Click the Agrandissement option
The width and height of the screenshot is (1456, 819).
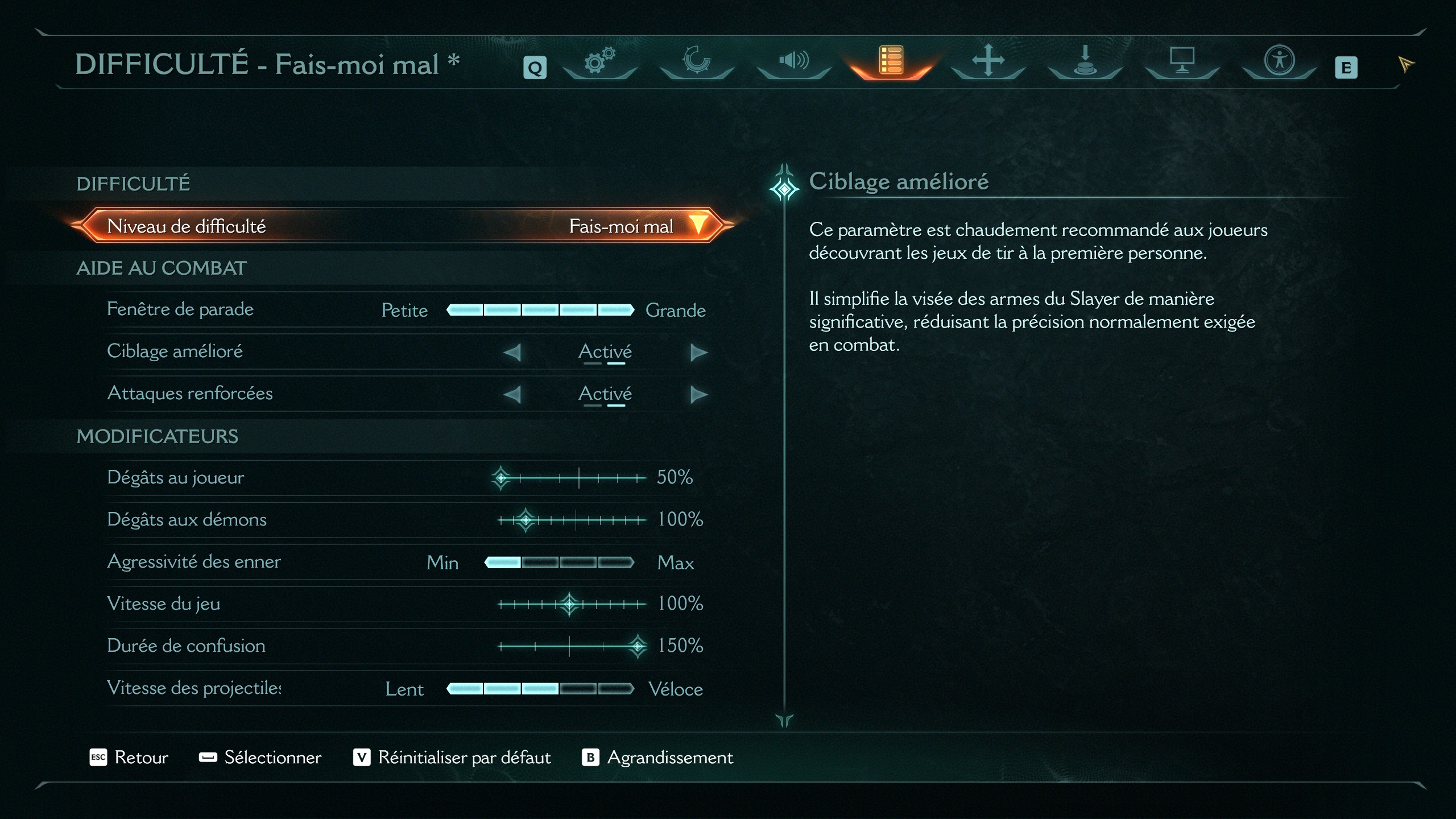(670, 757)
